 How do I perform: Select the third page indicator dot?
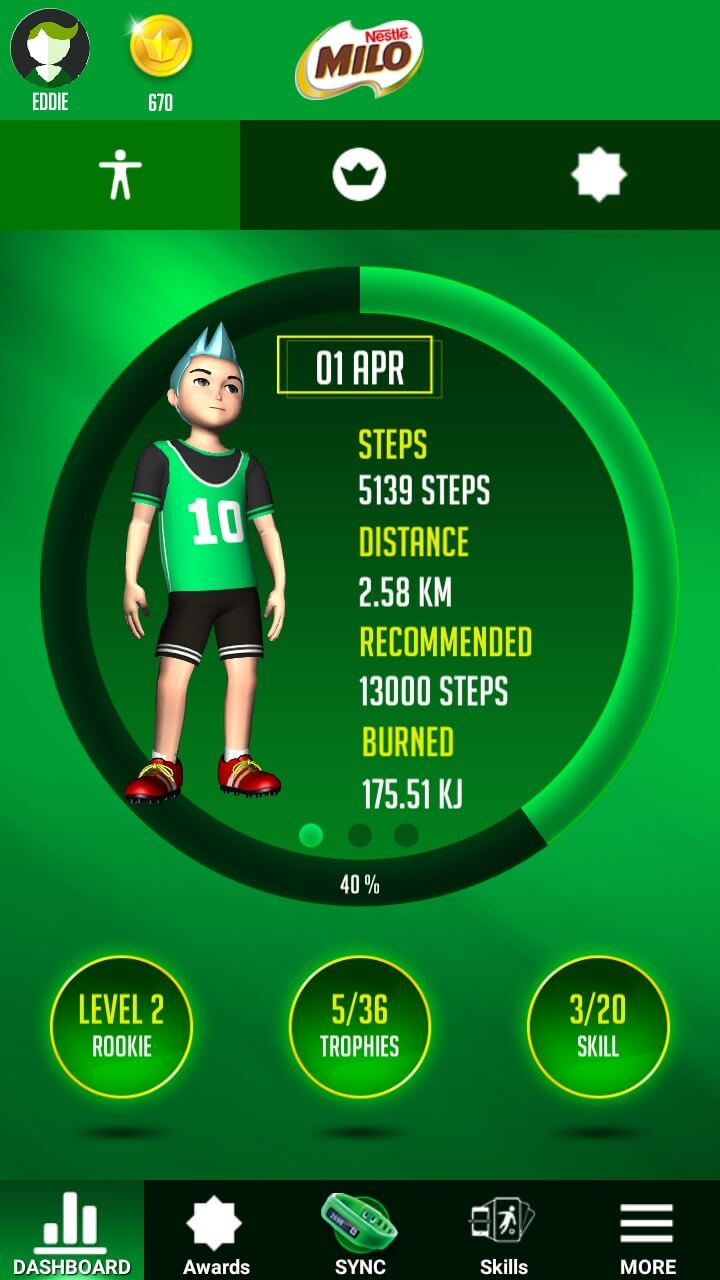[406, 835]
